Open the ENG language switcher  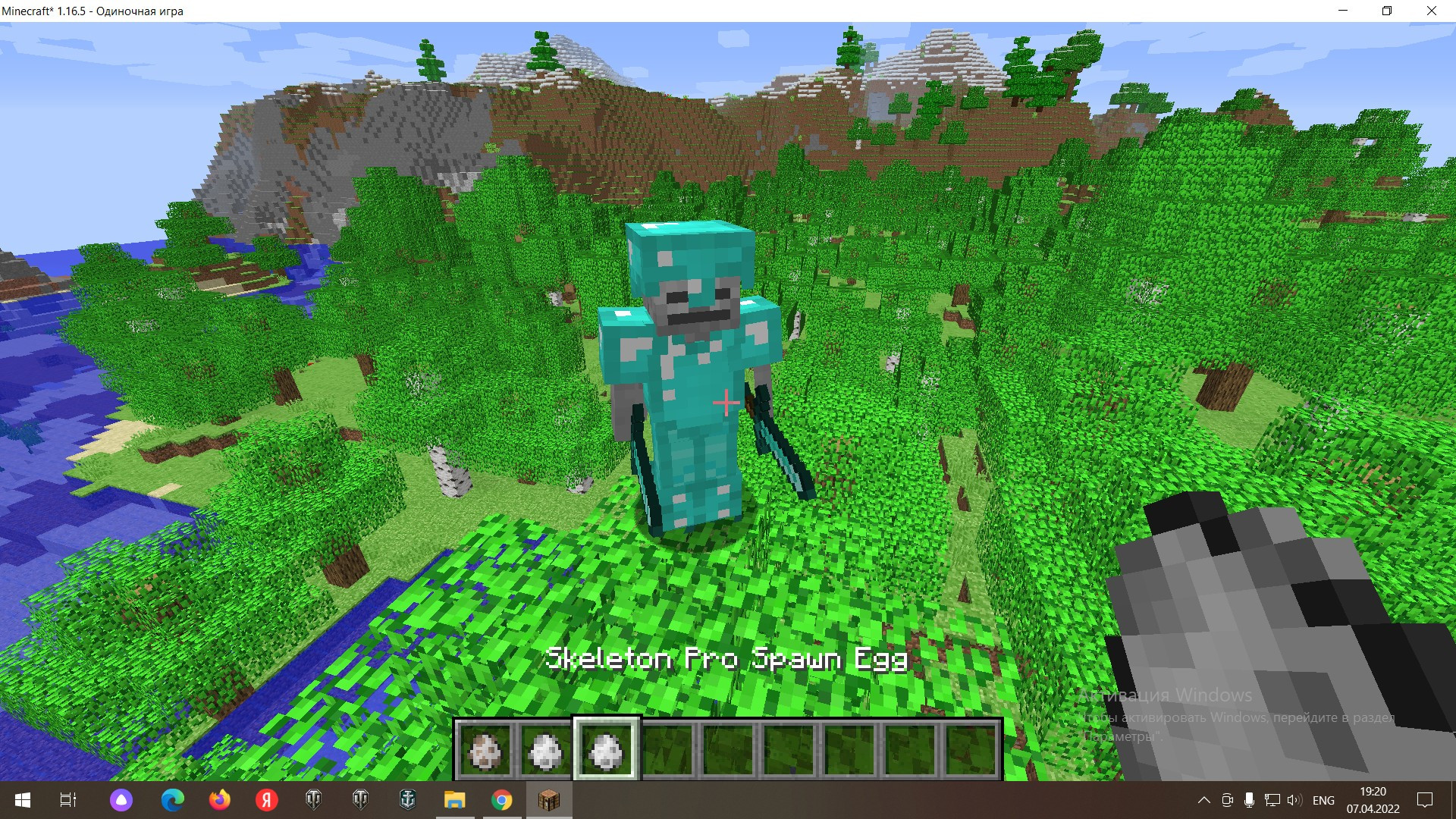point(1323,800)
